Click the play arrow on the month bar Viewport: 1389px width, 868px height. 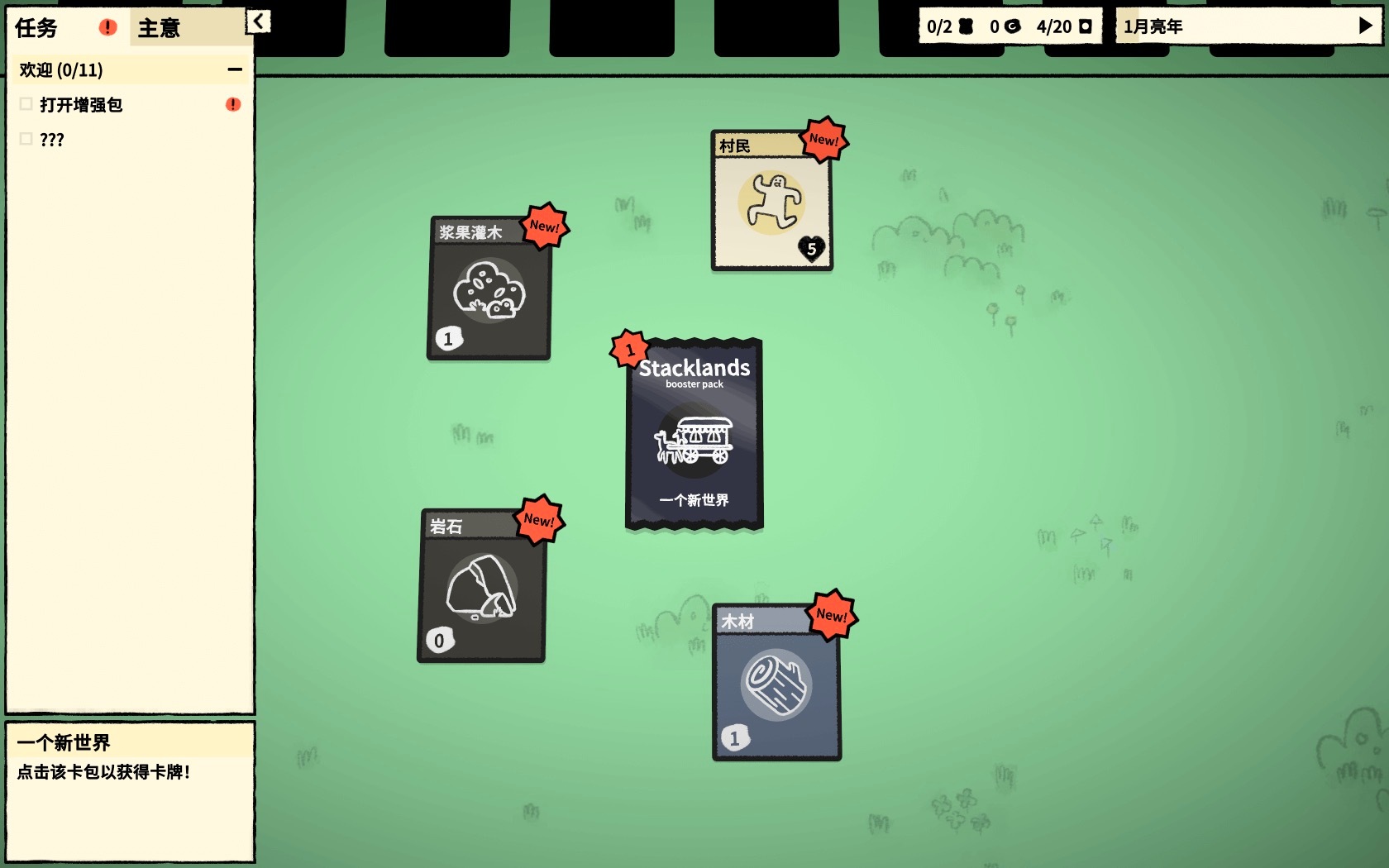1365,26
